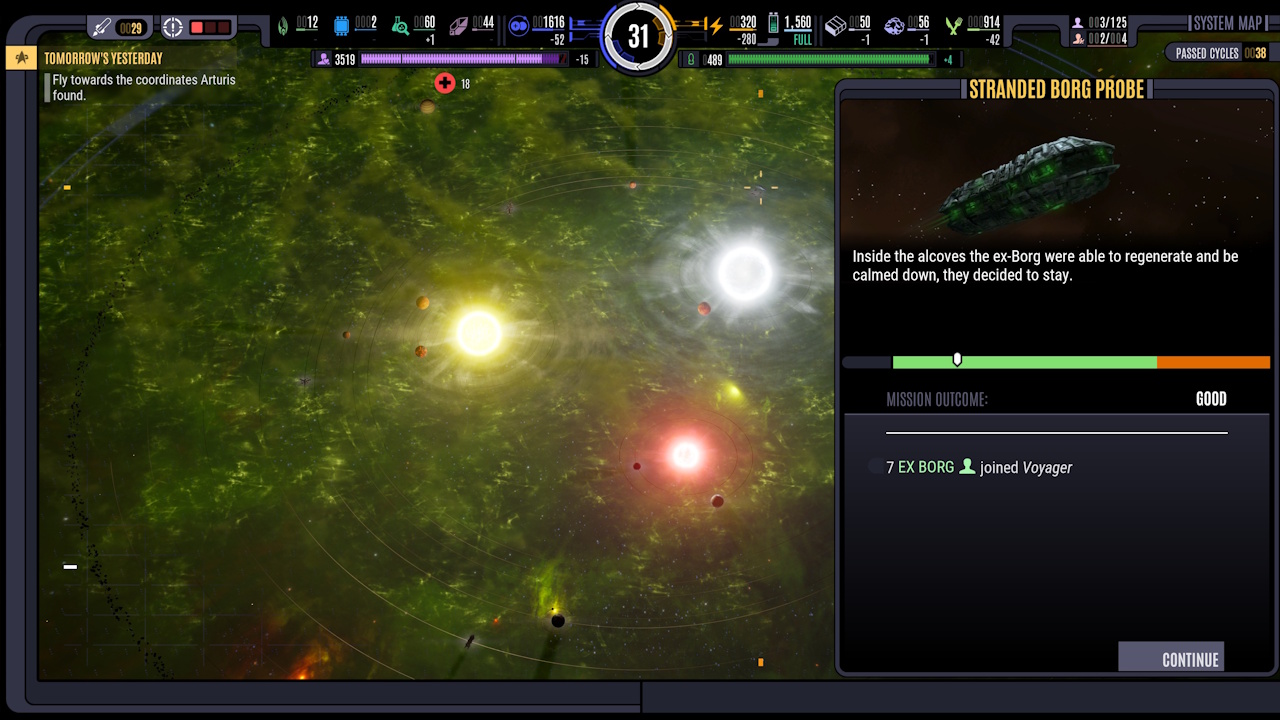Click the battery icon marked FULL
Screen dimensions: 1280x720
pos(773,25)
